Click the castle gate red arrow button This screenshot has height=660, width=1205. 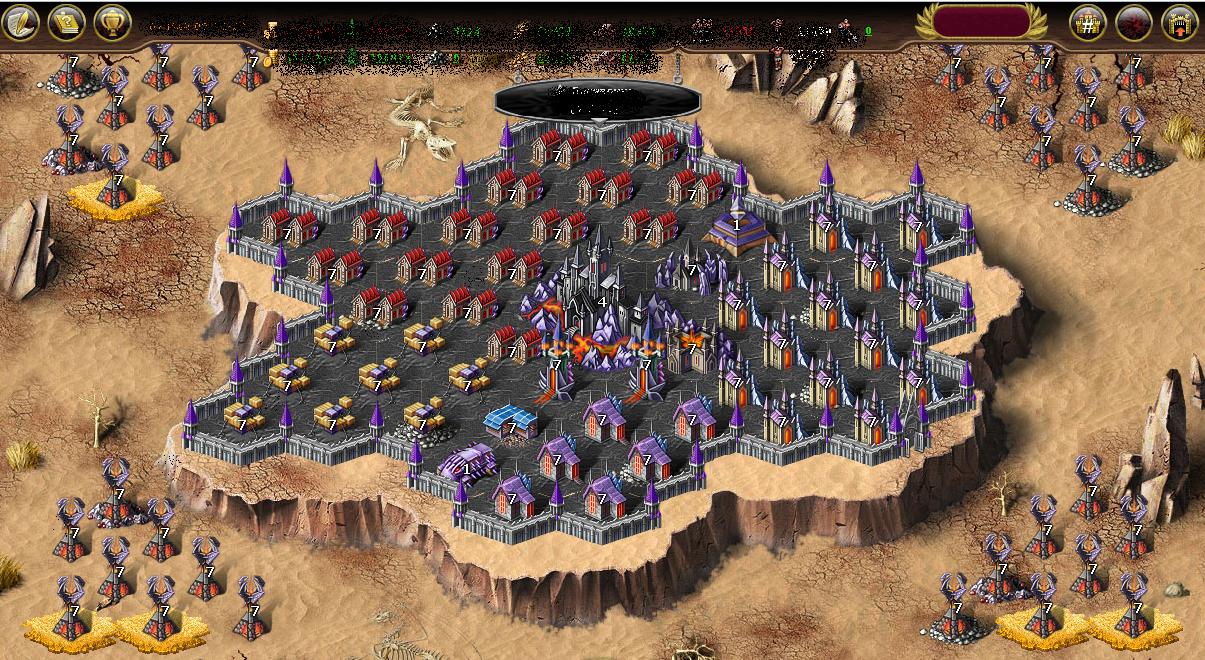click(1180, 22)
